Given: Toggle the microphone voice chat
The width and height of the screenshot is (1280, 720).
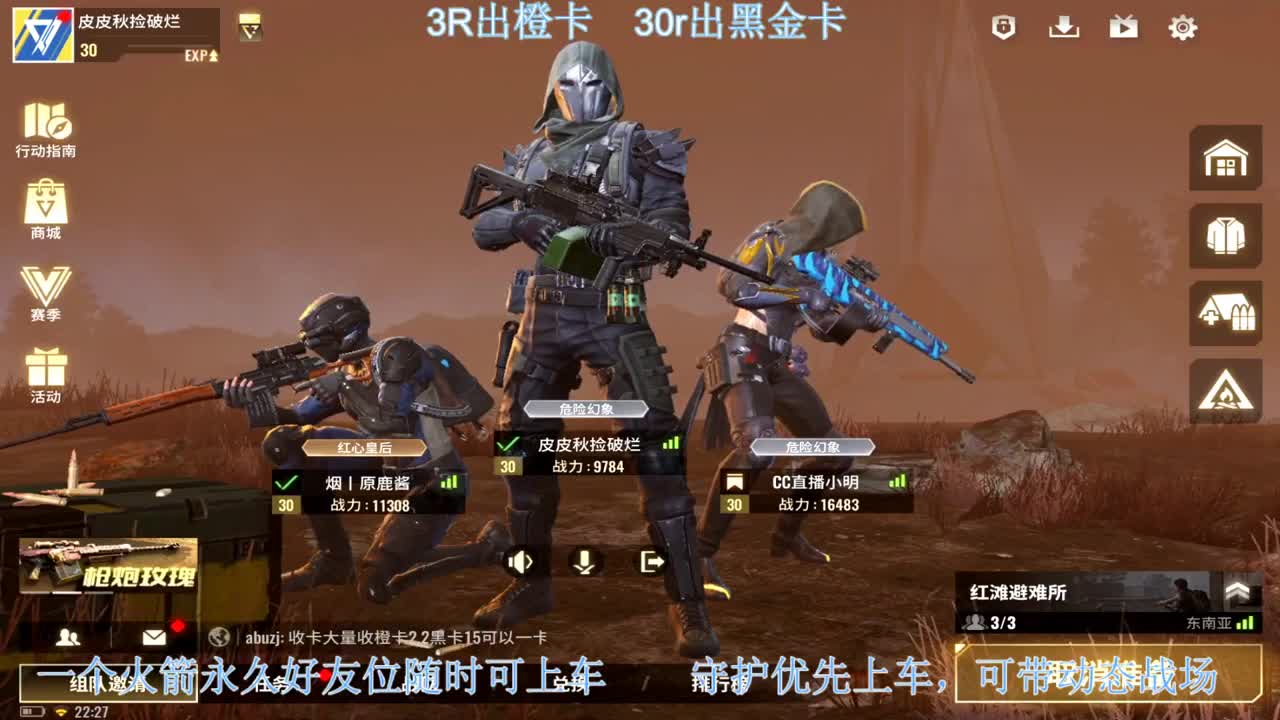Looking at the screenshot, I should (x=585, y=563).
